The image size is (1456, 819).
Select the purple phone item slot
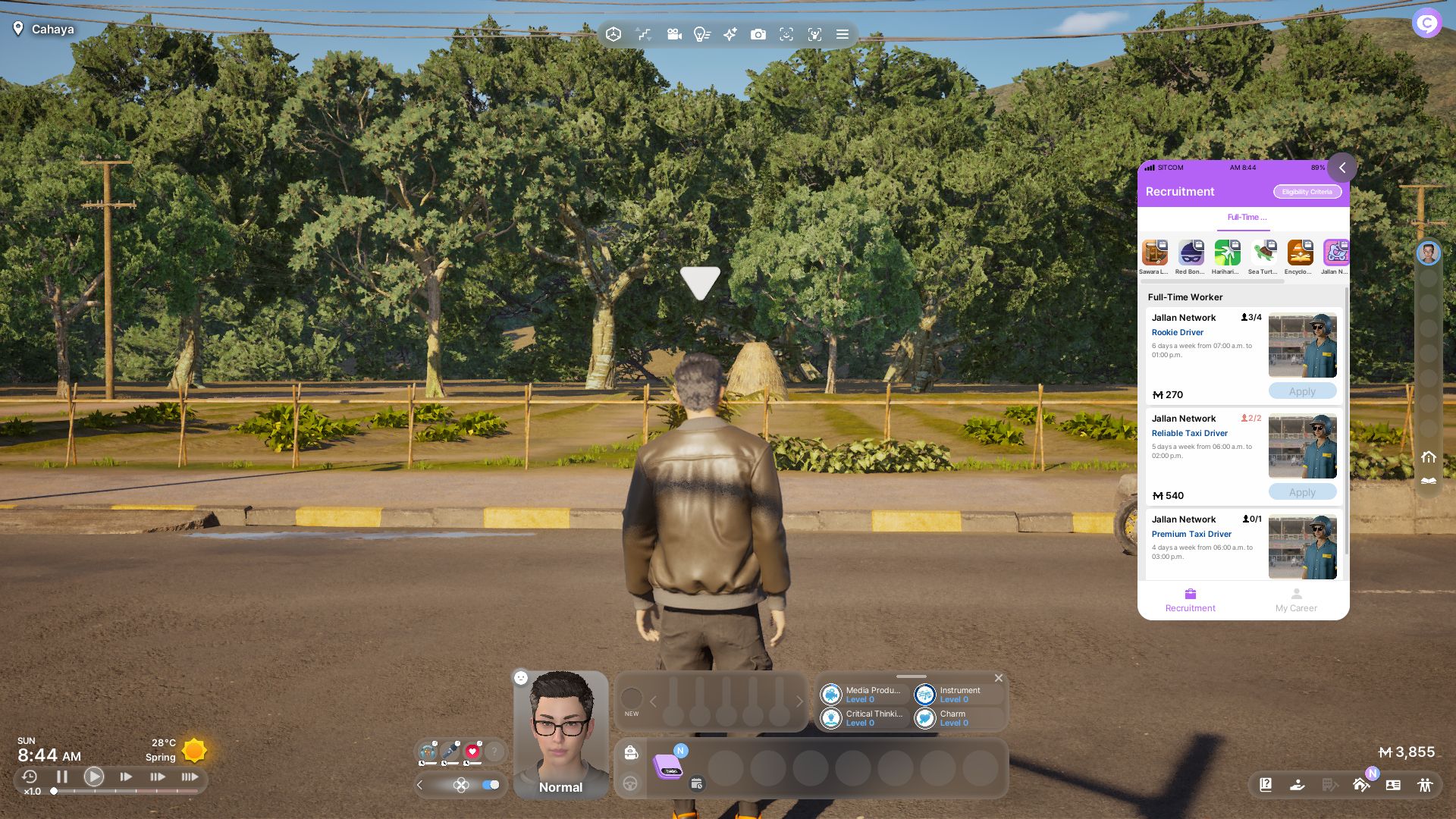click(x=668, y=767)
